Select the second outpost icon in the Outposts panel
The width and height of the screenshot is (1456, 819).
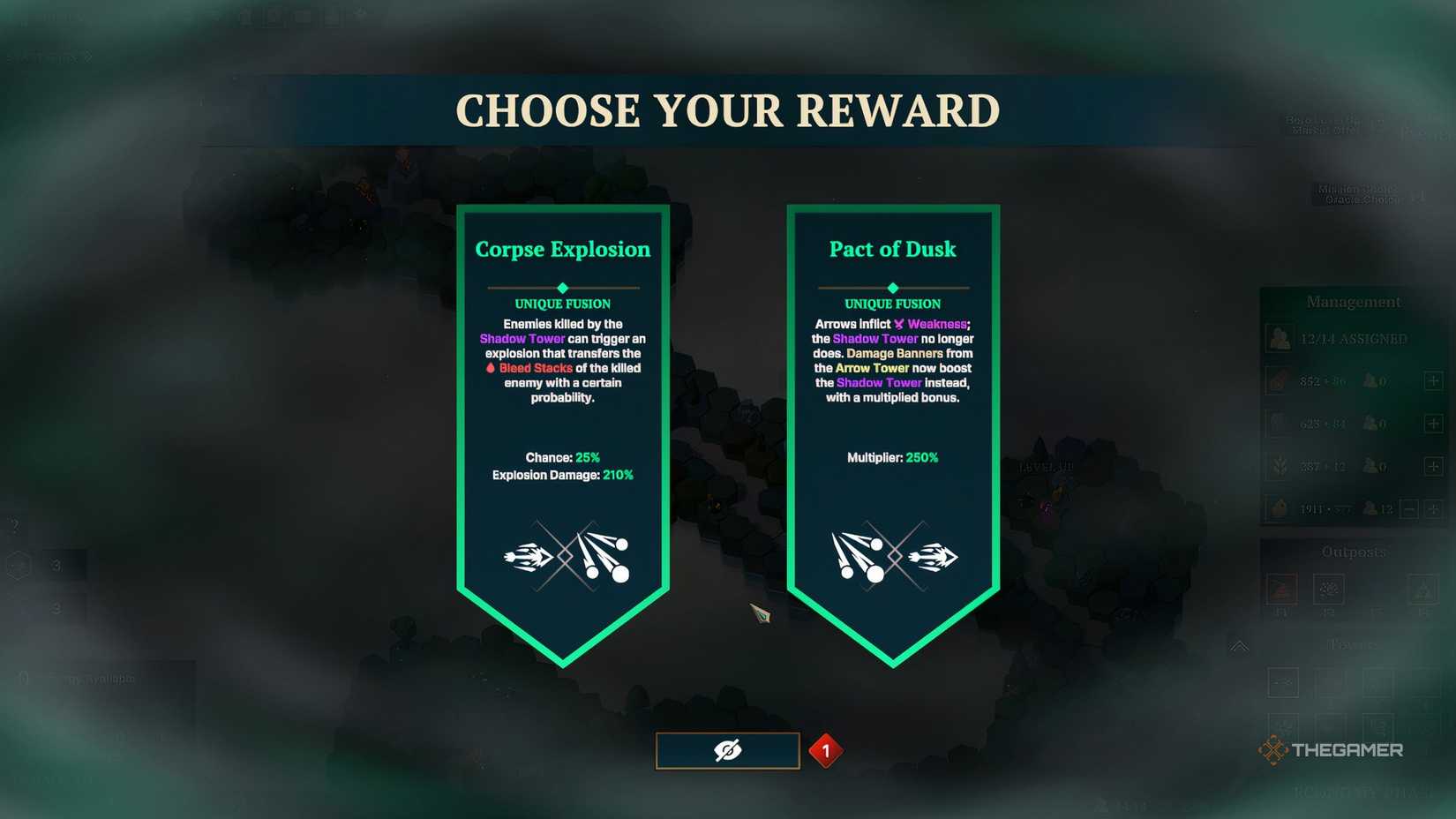[1329, 588]
